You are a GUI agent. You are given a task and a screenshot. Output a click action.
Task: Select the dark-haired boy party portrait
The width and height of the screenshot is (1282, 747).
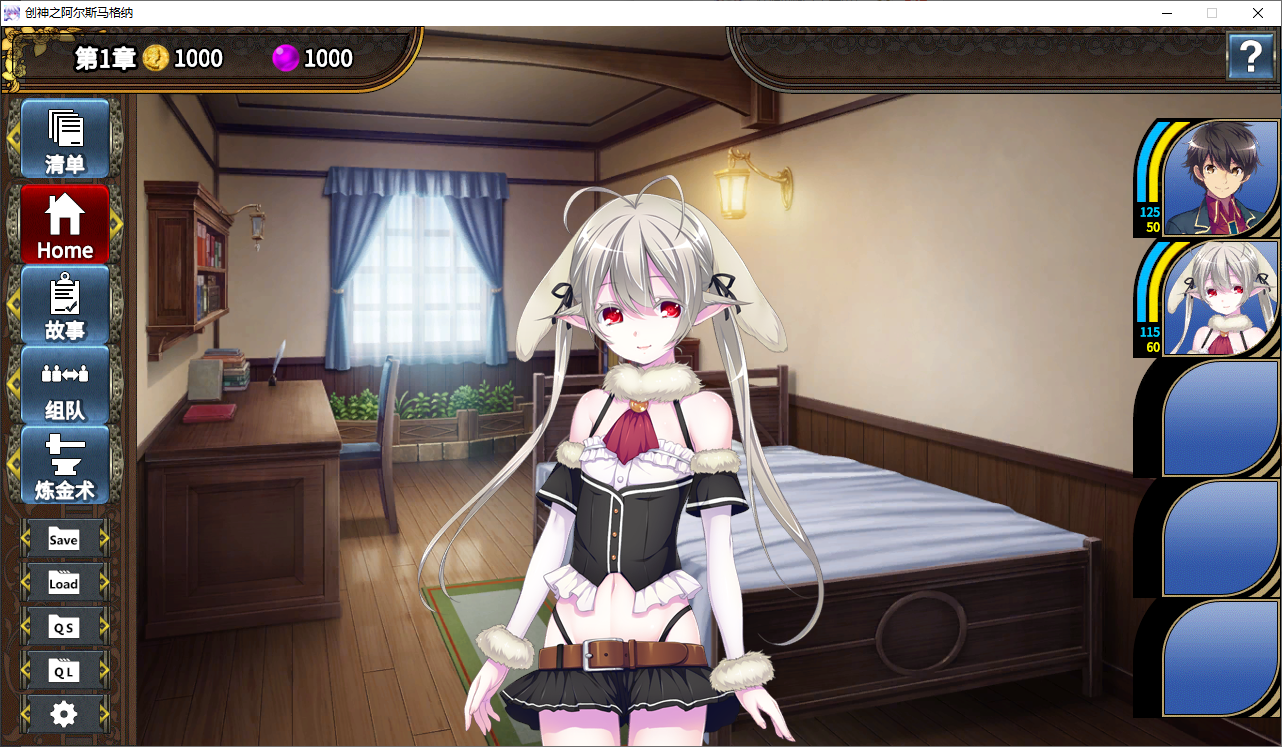click(1221, 178)
